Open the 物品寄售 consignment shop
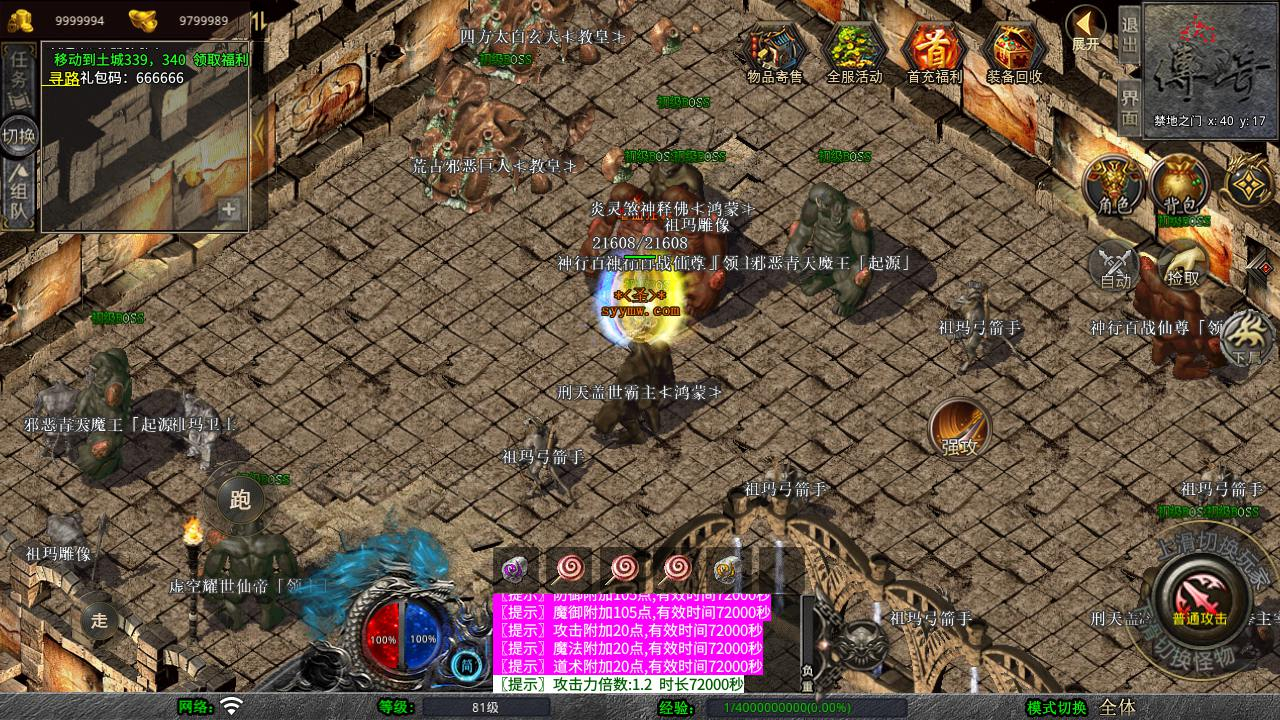This screenshot has width=1280, height=720. point(775,53)
